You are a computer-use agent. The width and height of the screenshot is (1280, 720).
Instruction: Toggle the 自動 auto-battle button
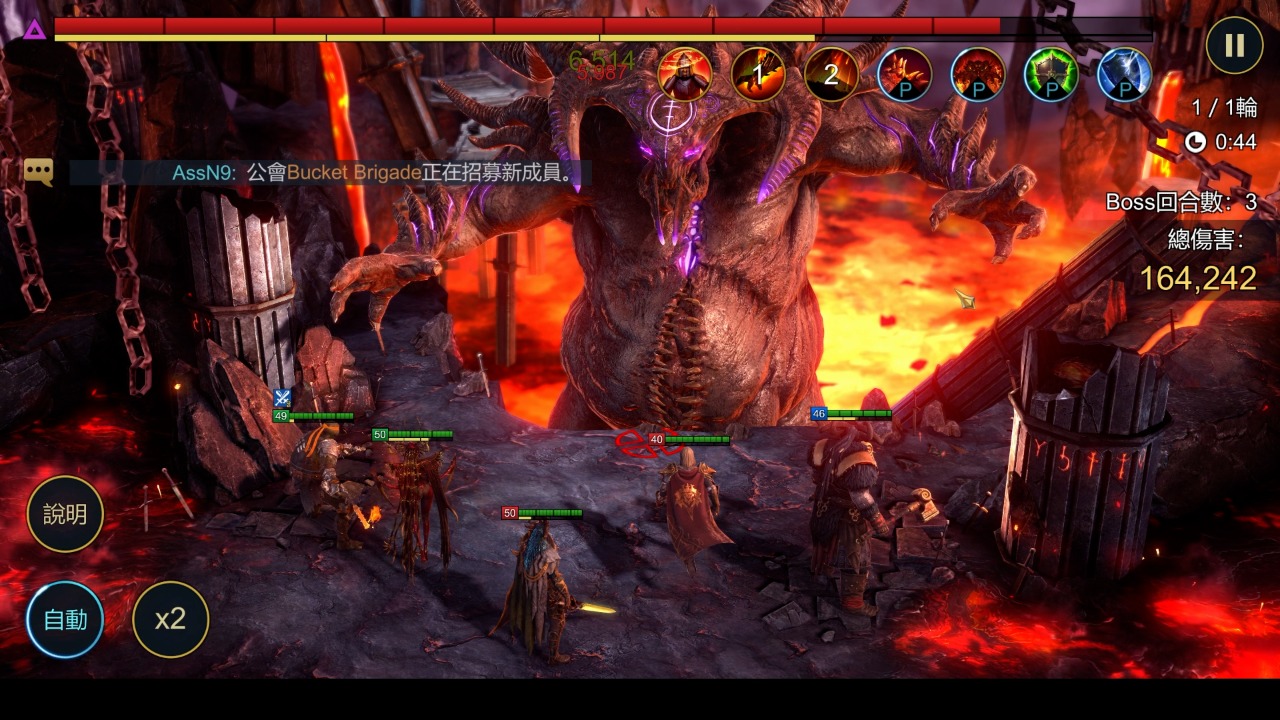65,620
